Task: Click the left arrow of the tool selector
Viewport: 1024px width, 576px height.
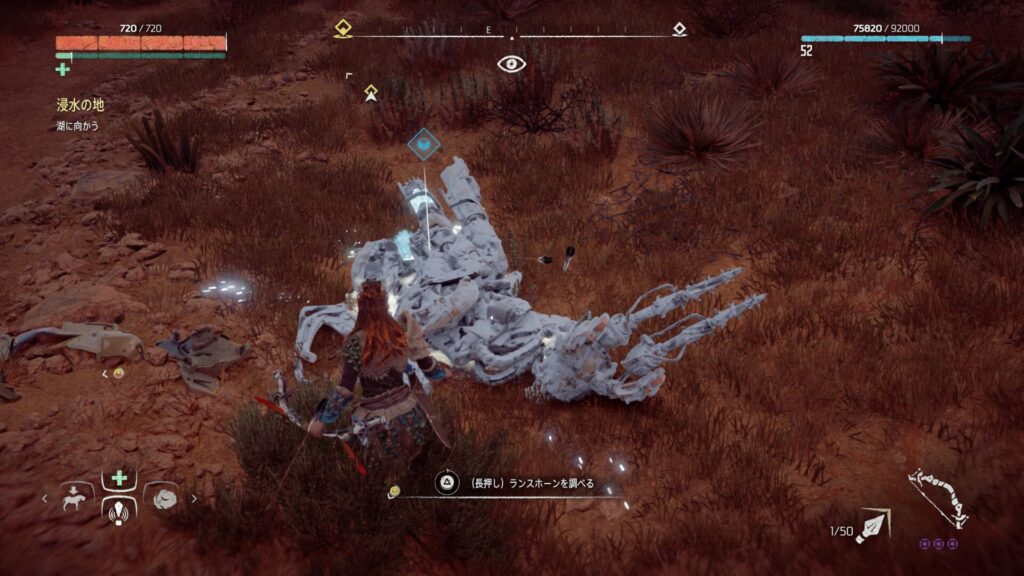Action: (44, 497)
